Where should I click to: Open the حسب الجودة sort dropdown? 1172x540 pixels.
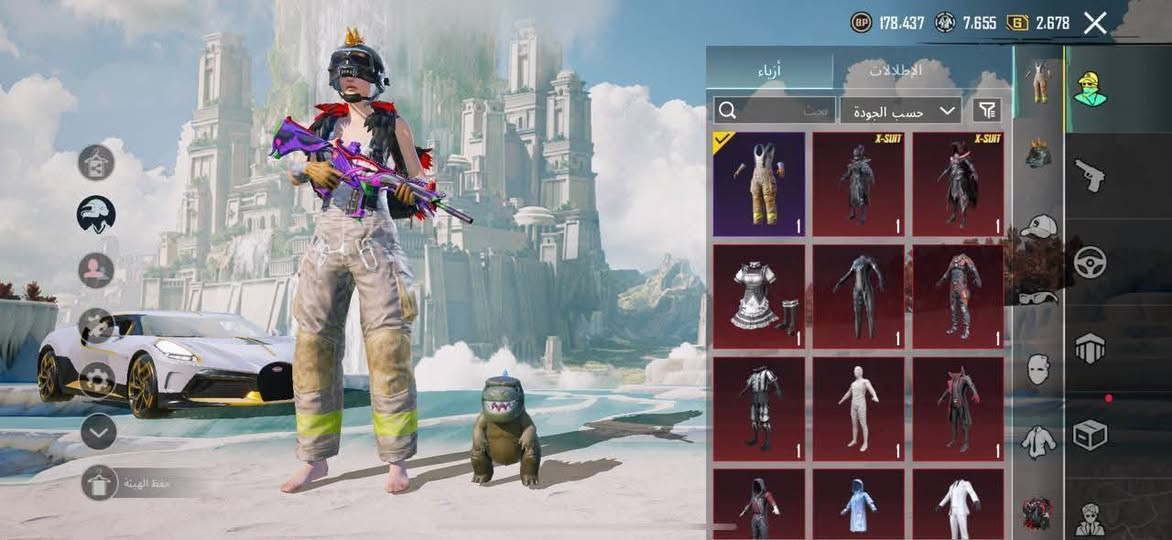[901, 110]
